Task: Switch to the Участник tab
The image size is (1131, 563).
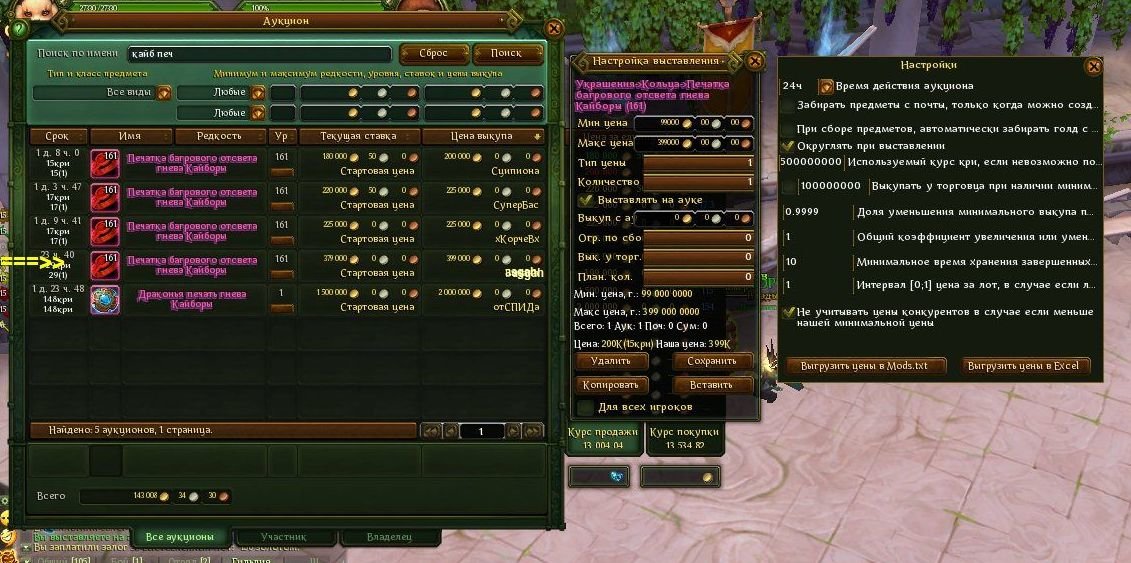Action: [x=283, y=537]
